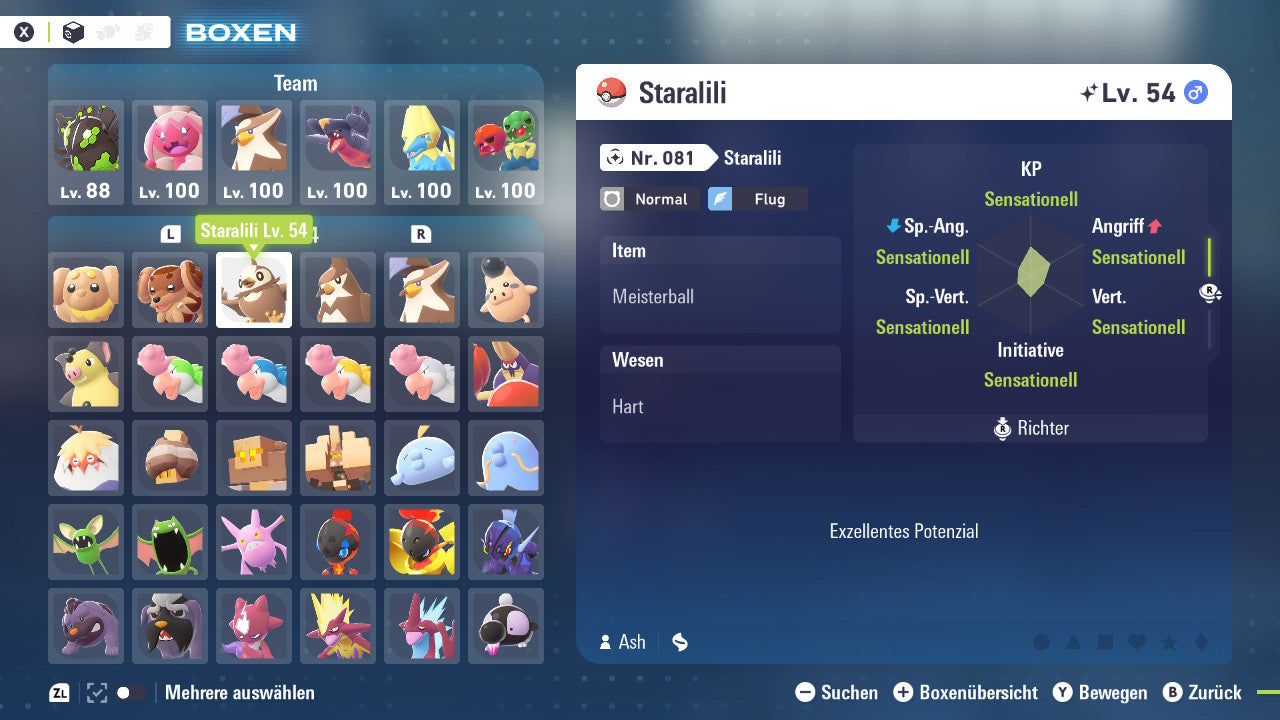This screenshot has height=720, width=1280.
Task: Click the origin mark icon beside Ash
Action: 679,642
